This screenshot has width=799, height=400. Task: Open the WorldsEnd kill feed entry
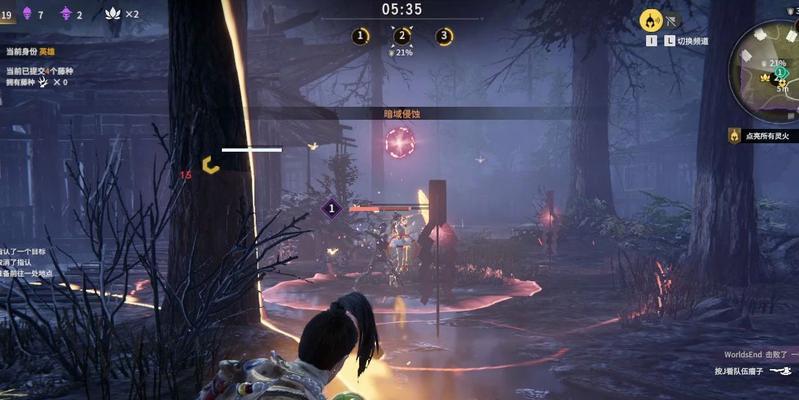pos(760,355)
